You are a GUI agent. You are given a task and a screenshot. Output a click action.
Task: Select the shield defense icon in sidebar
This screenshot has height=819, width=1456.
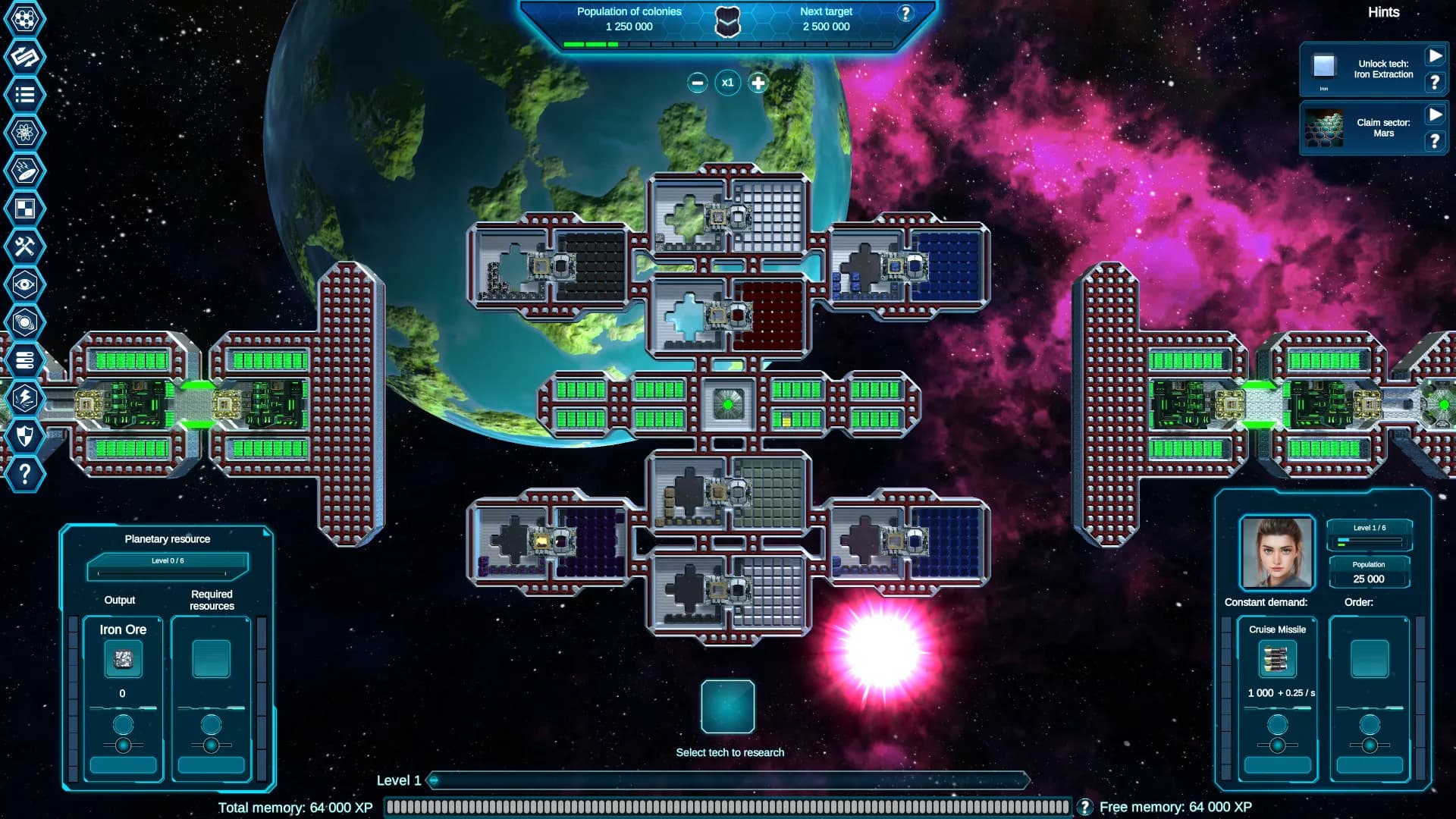[x=25, y=436]
